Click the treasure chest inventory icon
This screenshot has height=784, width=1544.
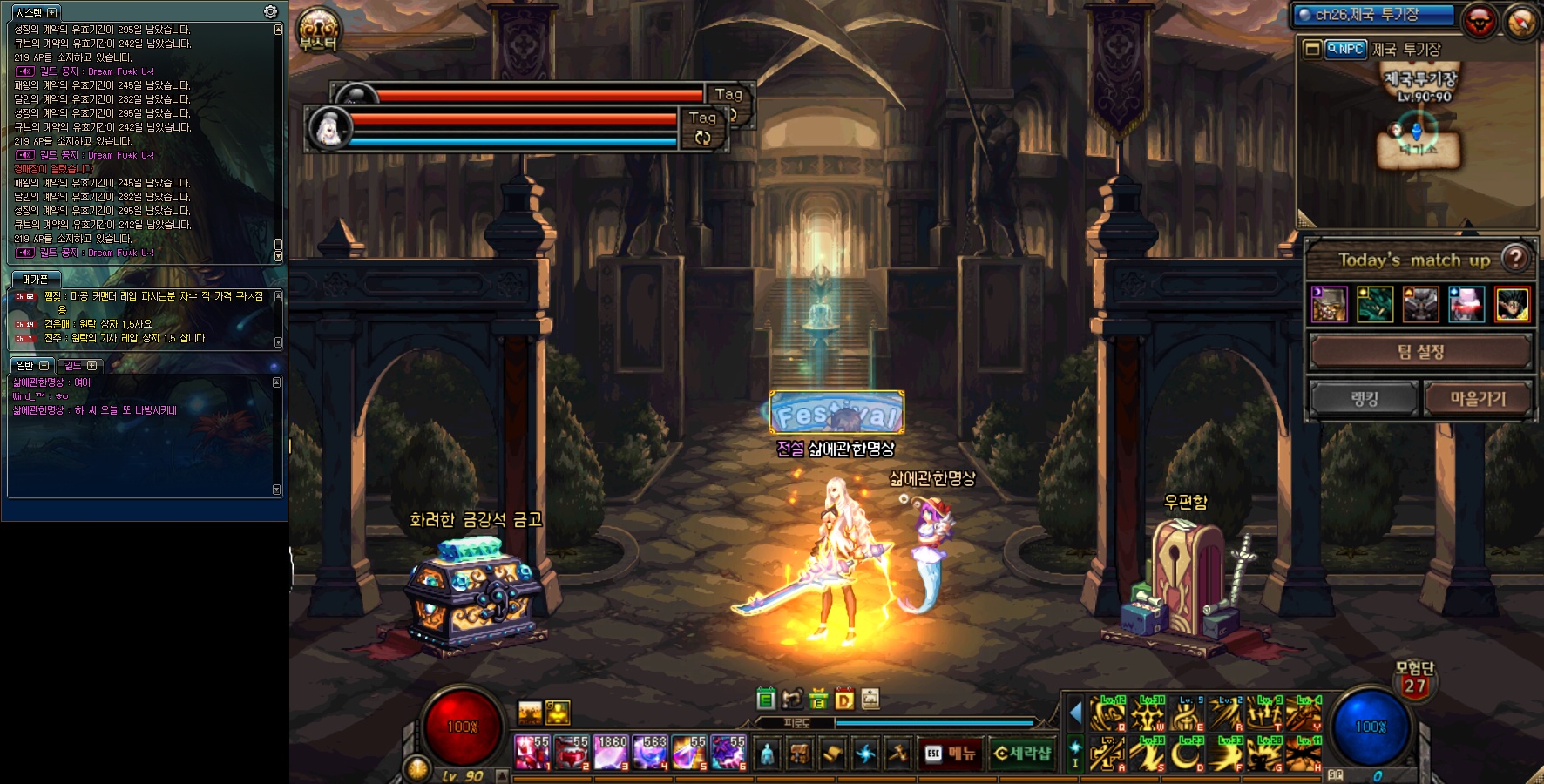click(x=799, y=754)
